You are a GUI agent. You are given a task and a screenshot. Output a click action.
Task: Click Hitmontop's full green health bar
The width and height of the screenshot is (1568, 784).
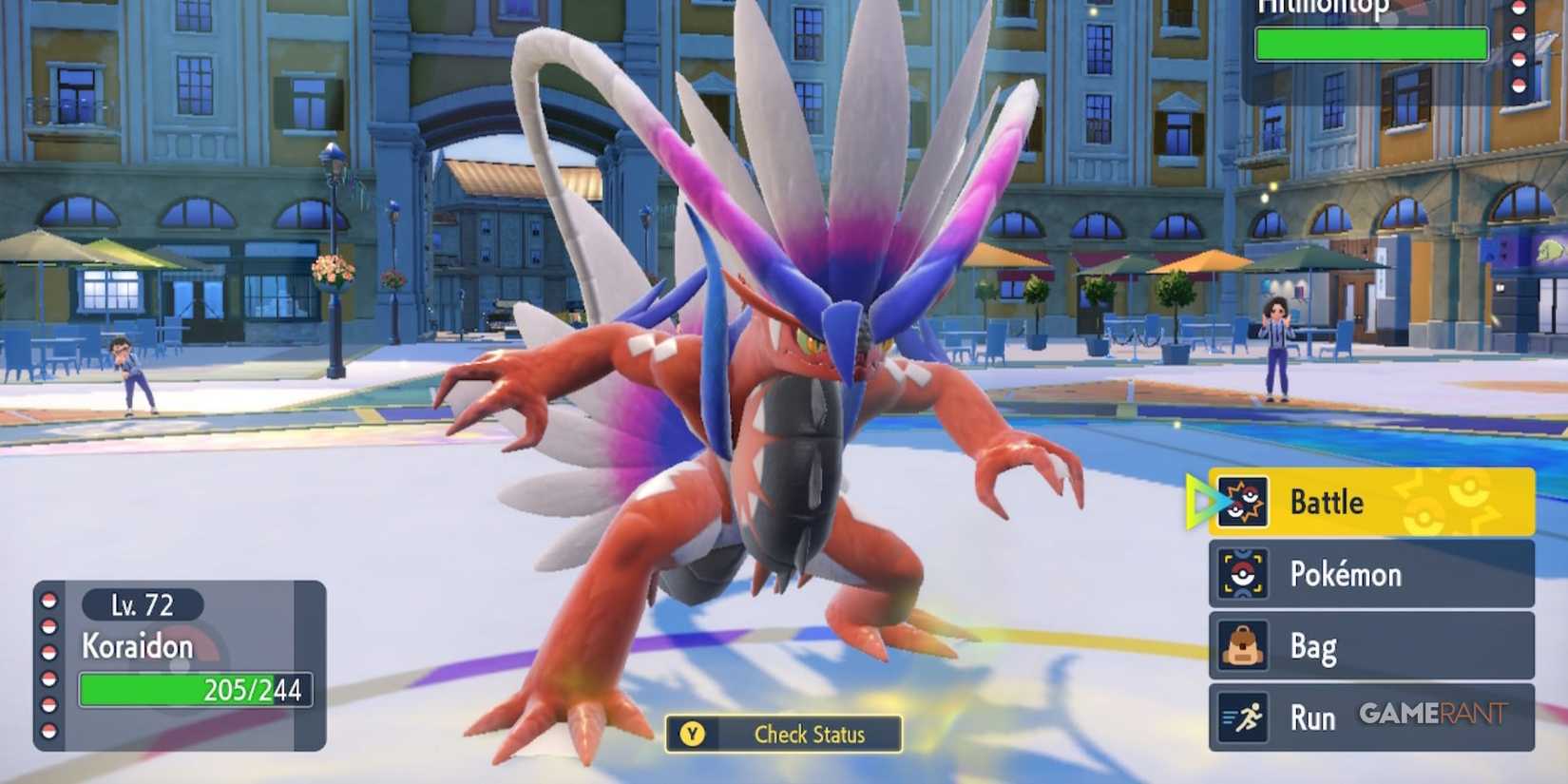click(x=1371, y=43)
